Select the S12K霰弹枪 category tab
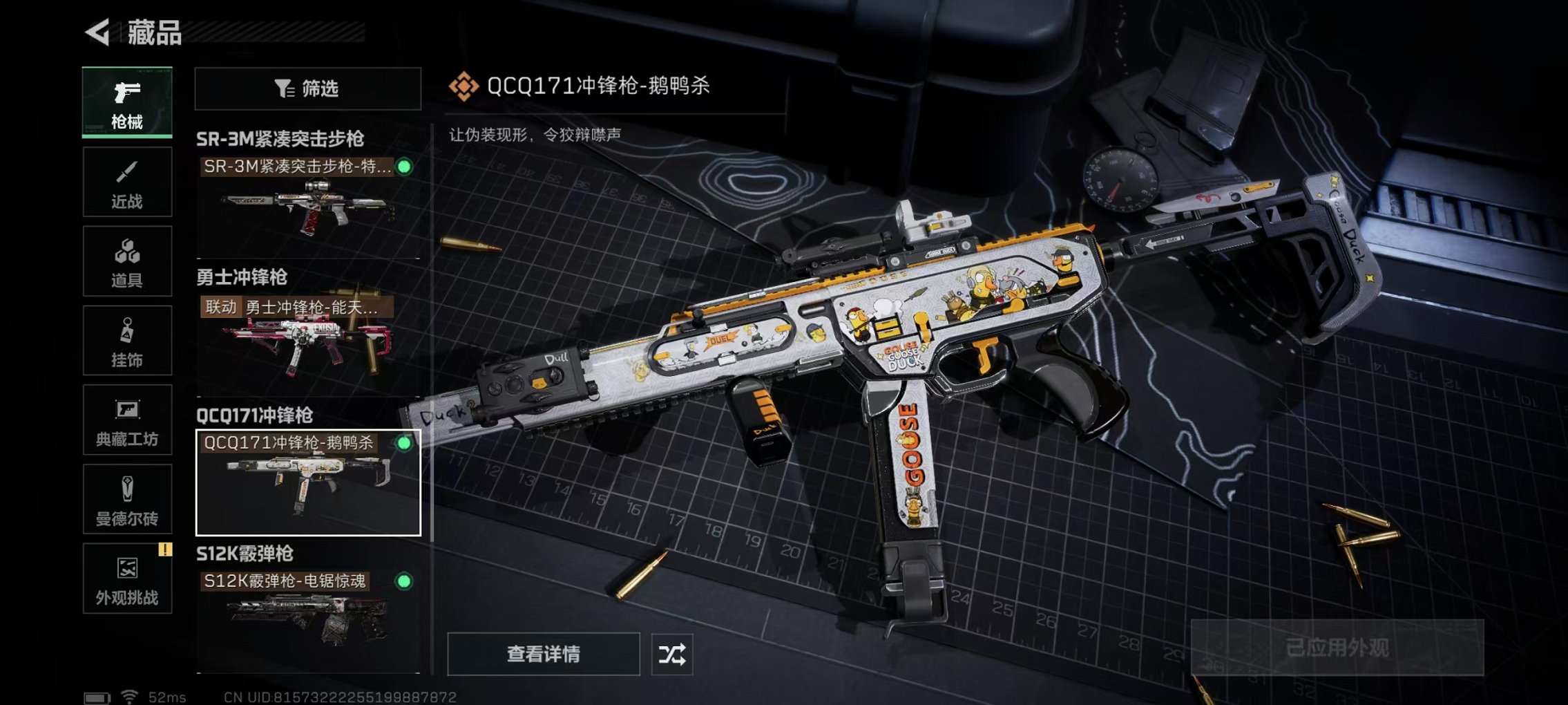The height and width of the screenshot is (705, 1568). pyautogui.click(x=245, y=553)
